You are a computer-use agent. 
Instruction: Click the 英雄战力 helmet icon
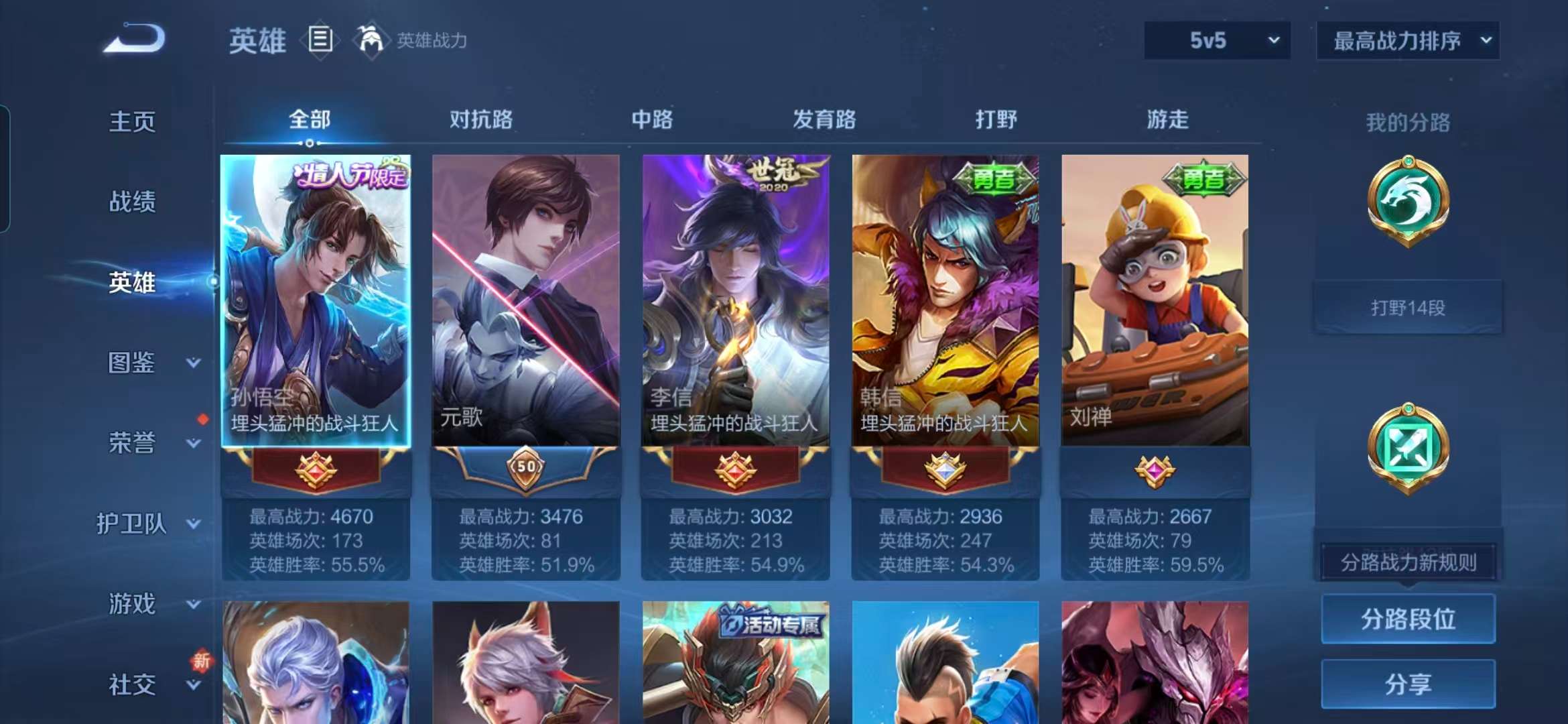(373, 39)
